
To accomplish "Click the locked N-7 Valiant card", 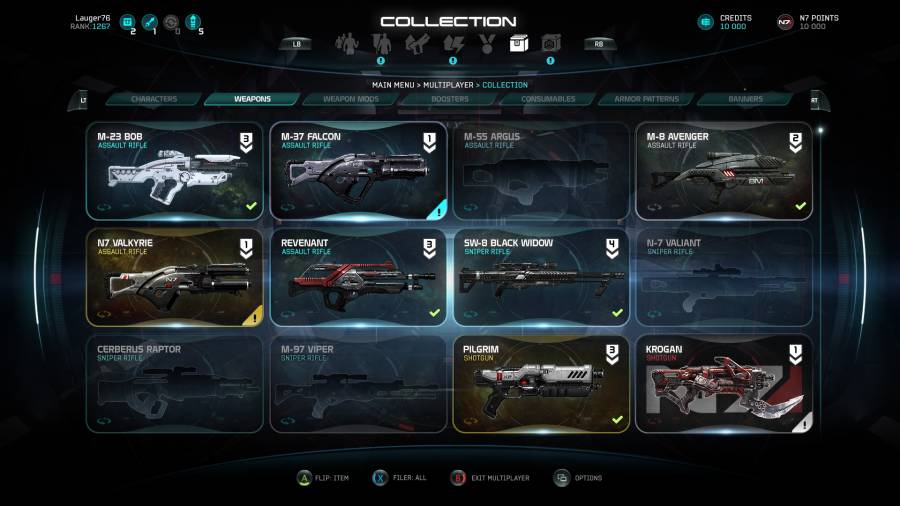I will pyautogui.click(x=724, y=277).
